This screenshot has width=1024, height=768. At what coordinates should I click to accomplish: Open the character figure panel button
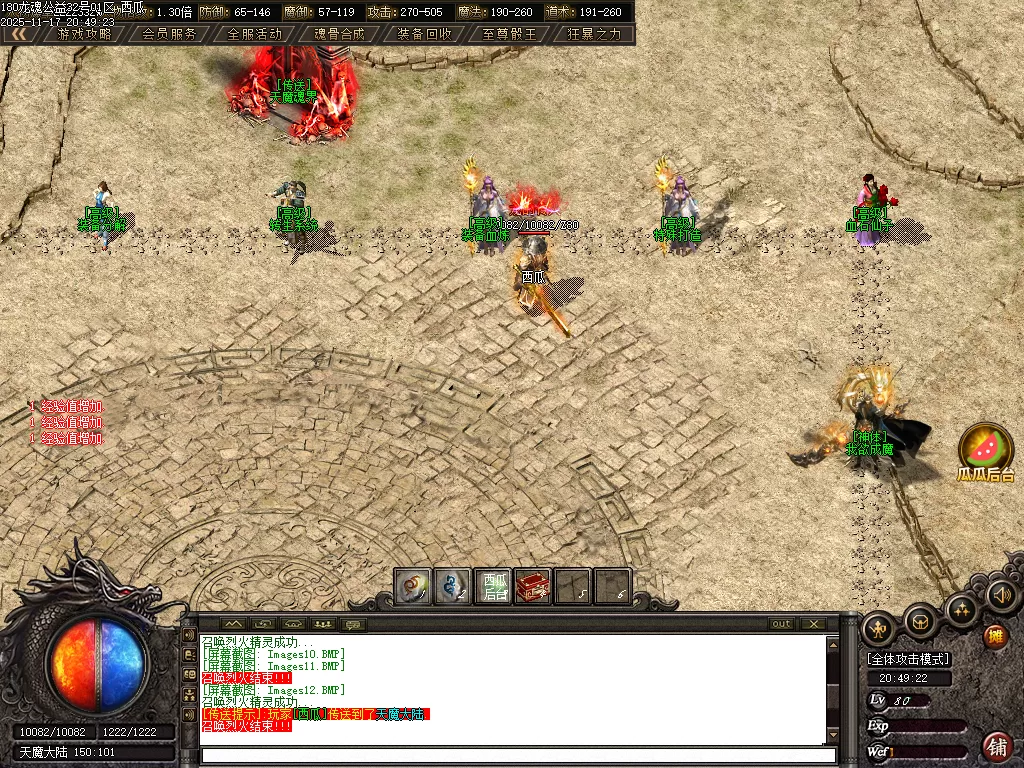pos(879,628)
